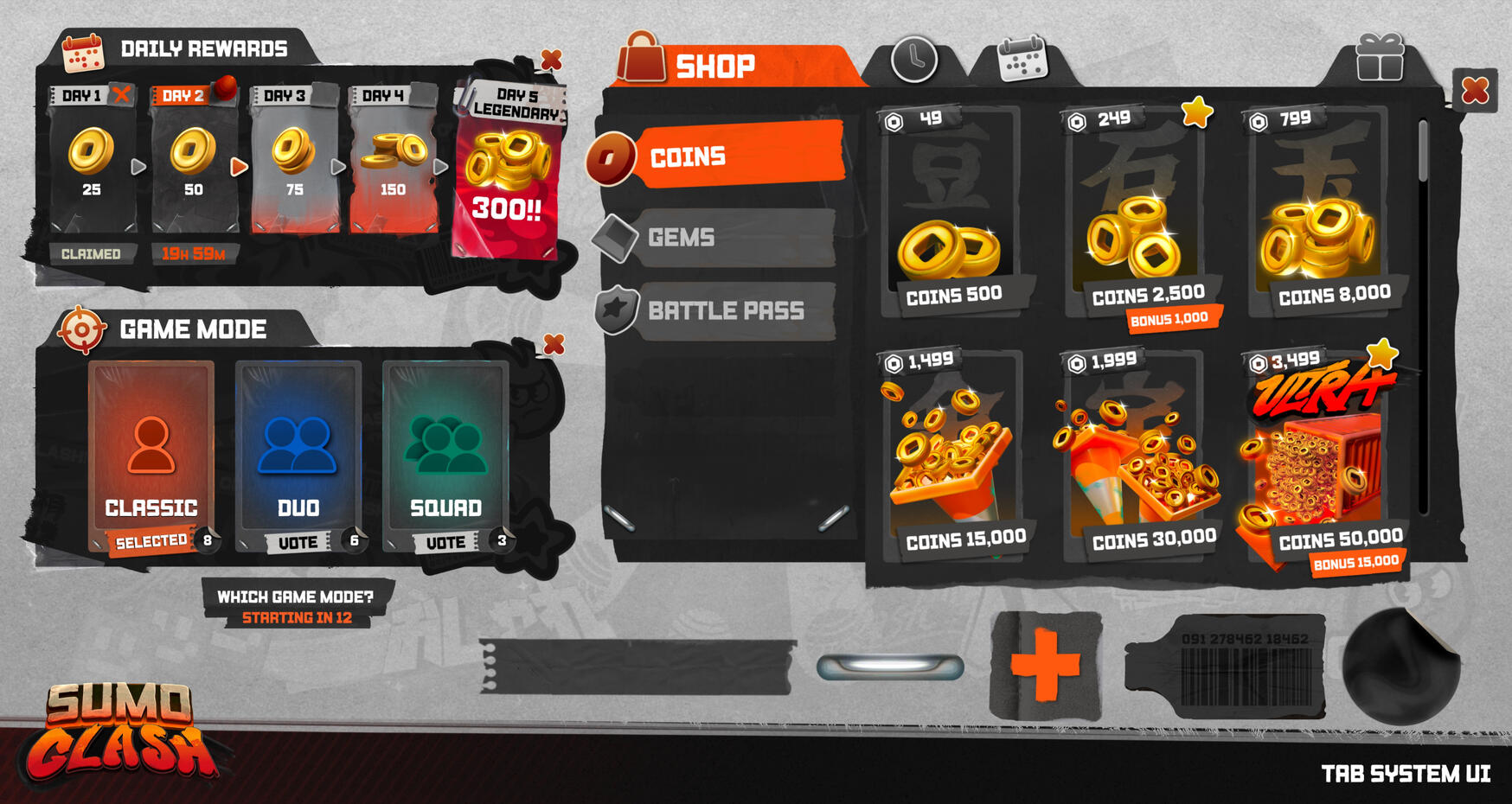
Task: Open the gift box tab
Action: (x=1379, y=59)
